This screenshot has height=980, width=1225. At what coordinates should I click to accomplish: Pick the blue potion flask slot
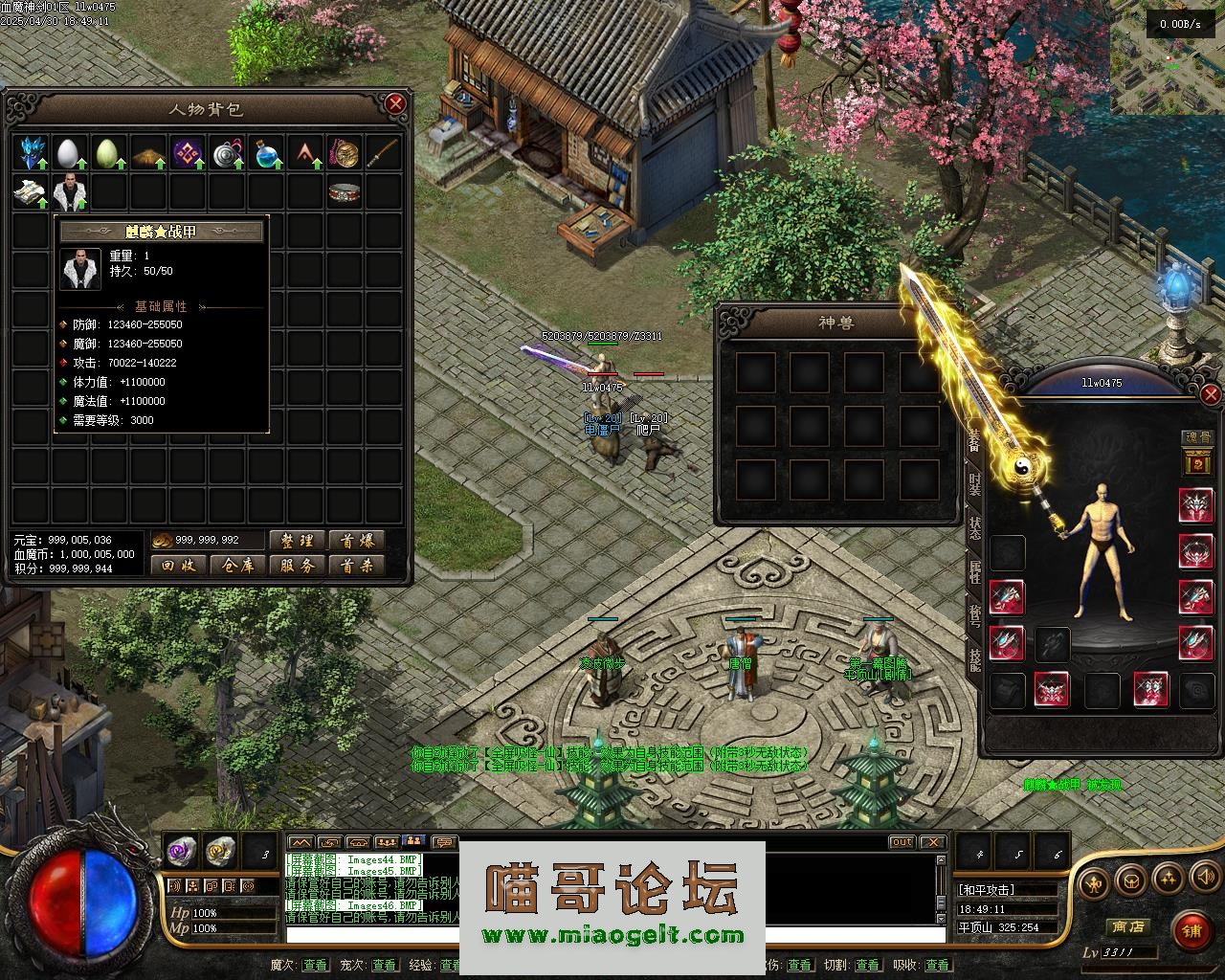click(266, 153)
